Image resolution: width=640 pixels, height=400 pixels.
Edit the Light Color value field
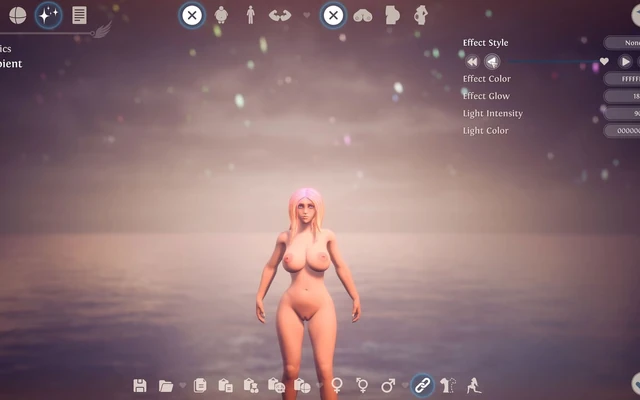pyautogui.click(x=621, y=130)
